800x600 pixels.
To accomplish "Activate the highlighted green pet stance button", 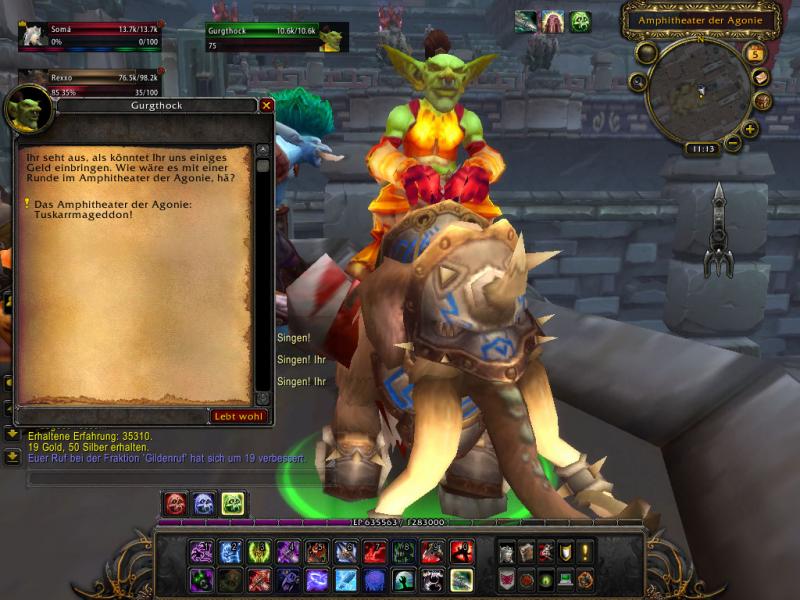I will tap(233, 504).
